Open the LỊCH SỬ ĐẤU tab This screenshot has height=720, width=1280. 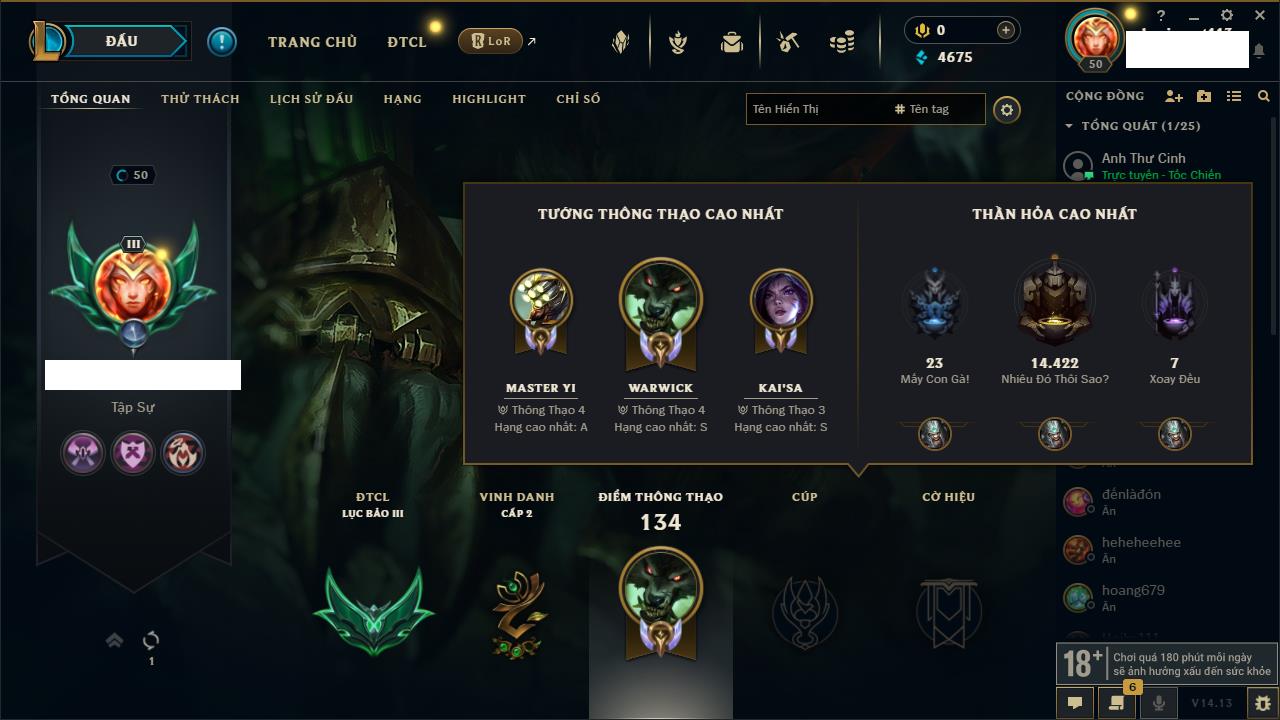(311, 99)
